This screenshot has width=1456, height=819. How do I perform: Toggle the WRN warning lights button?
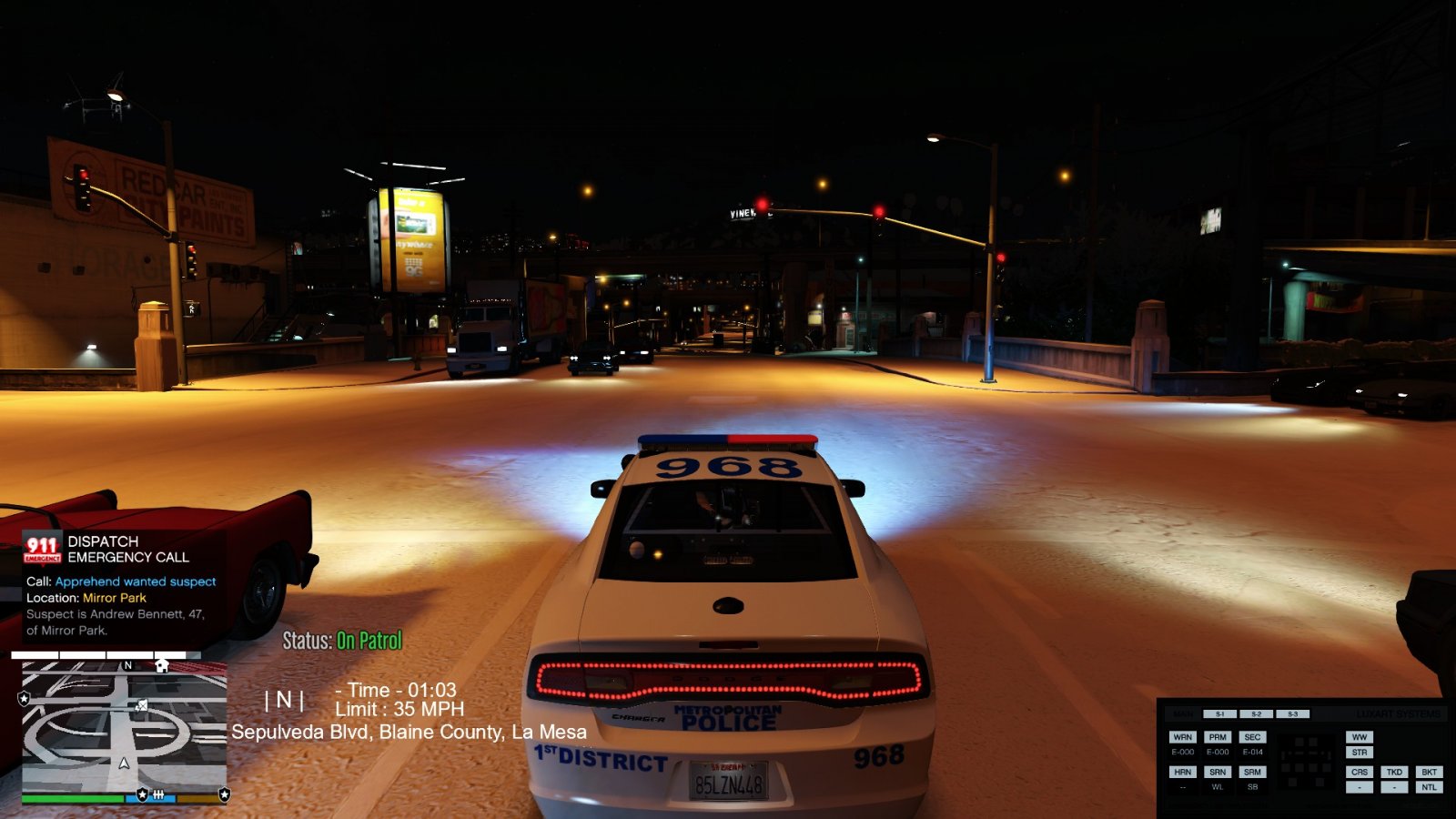(x=1182, y=737)
